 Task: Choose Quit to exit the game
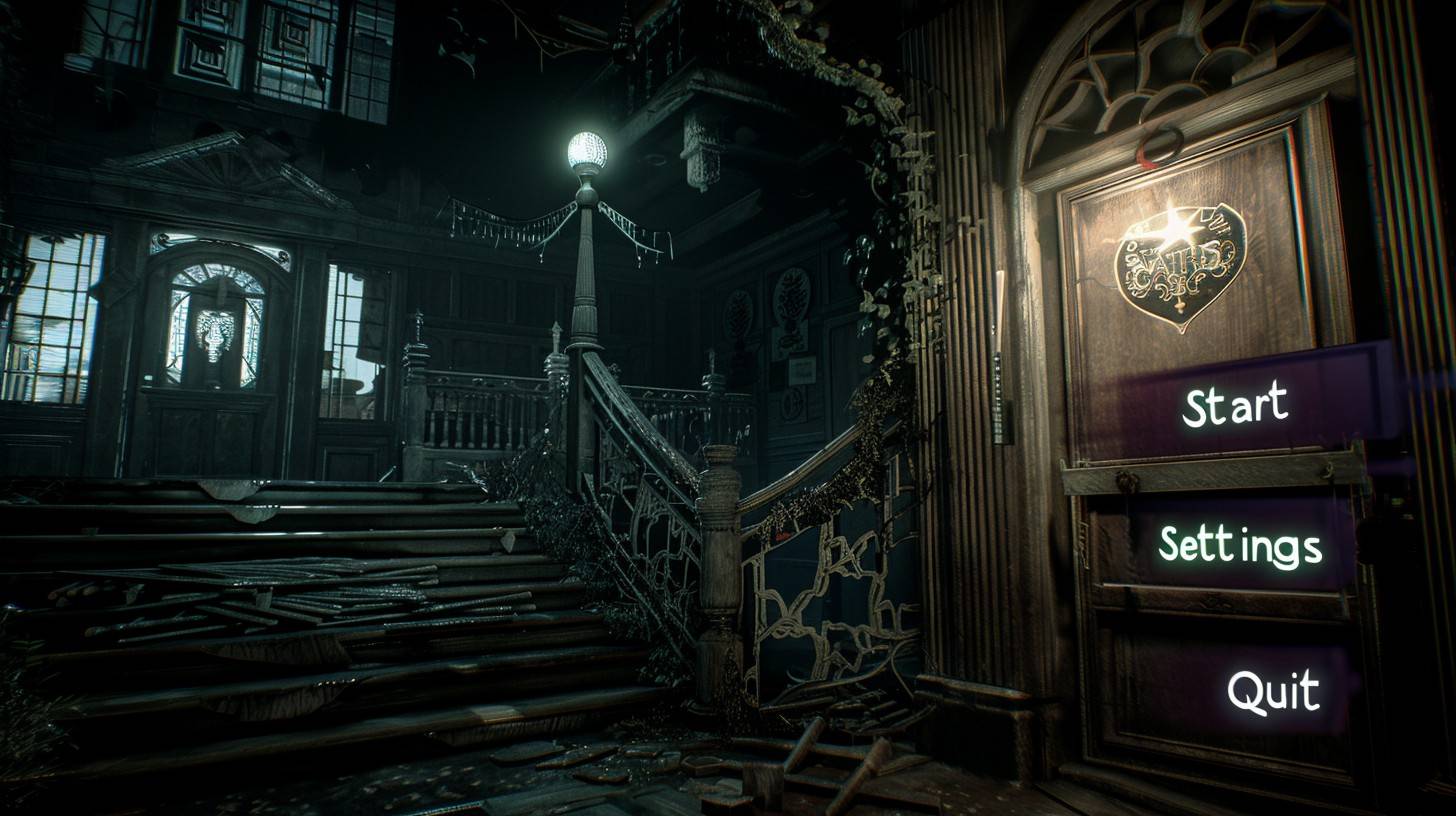(x=1273, y=691)
